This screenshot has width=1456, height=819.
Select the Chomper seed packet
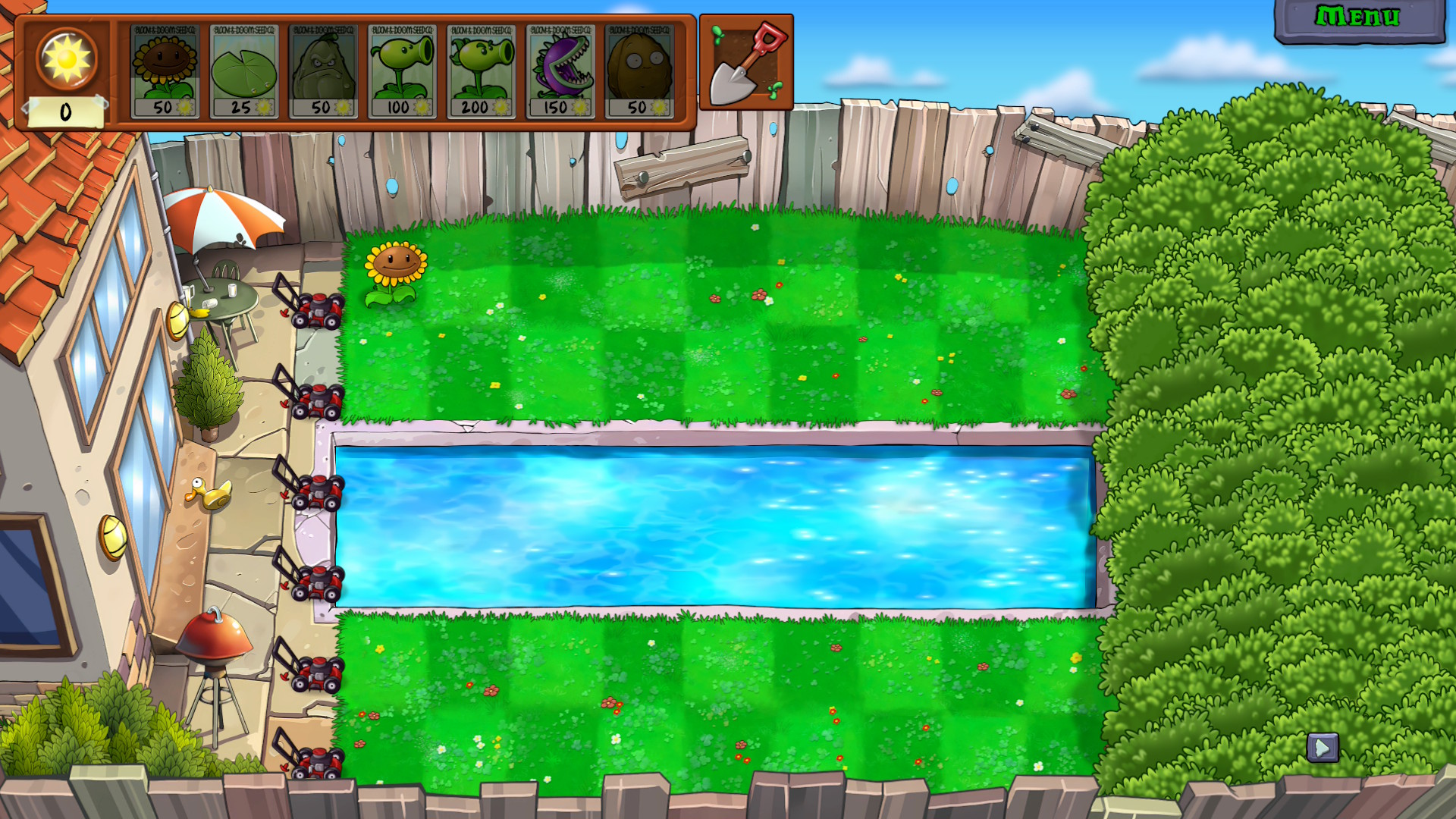[x=560, y=72]
